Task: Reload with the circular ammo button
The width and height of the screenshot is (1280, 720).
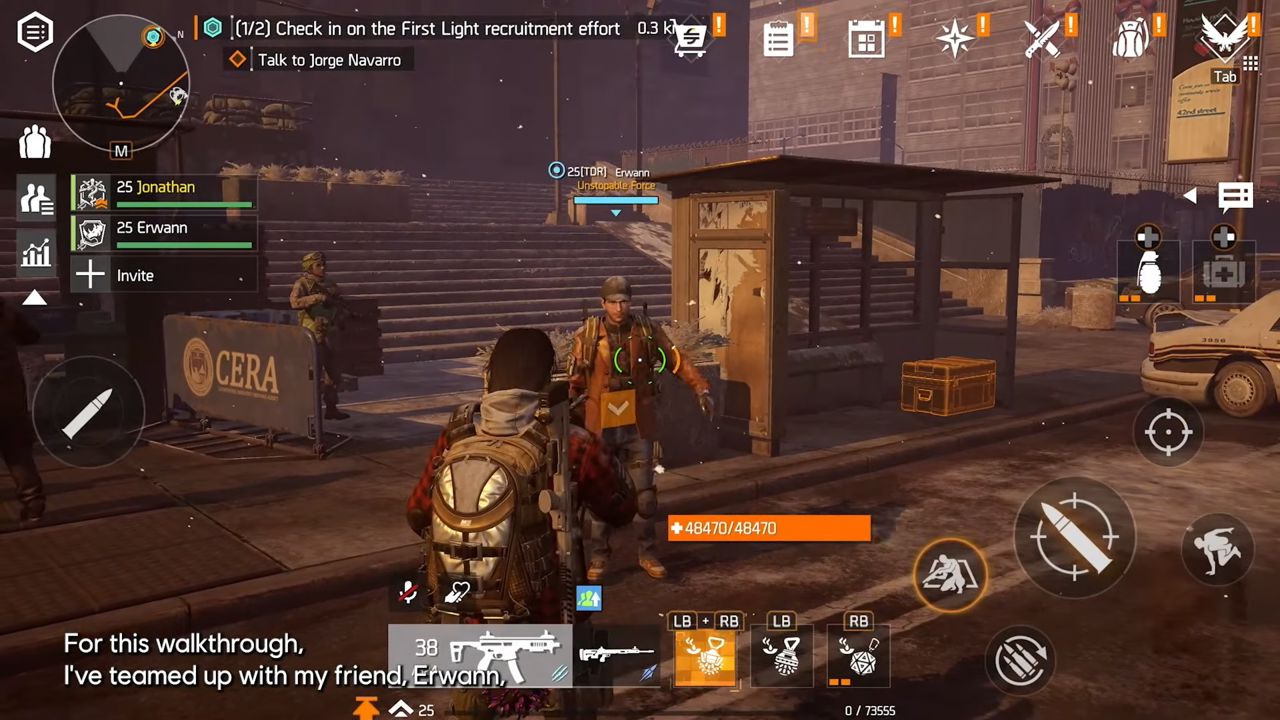Action: [1022, 661]
